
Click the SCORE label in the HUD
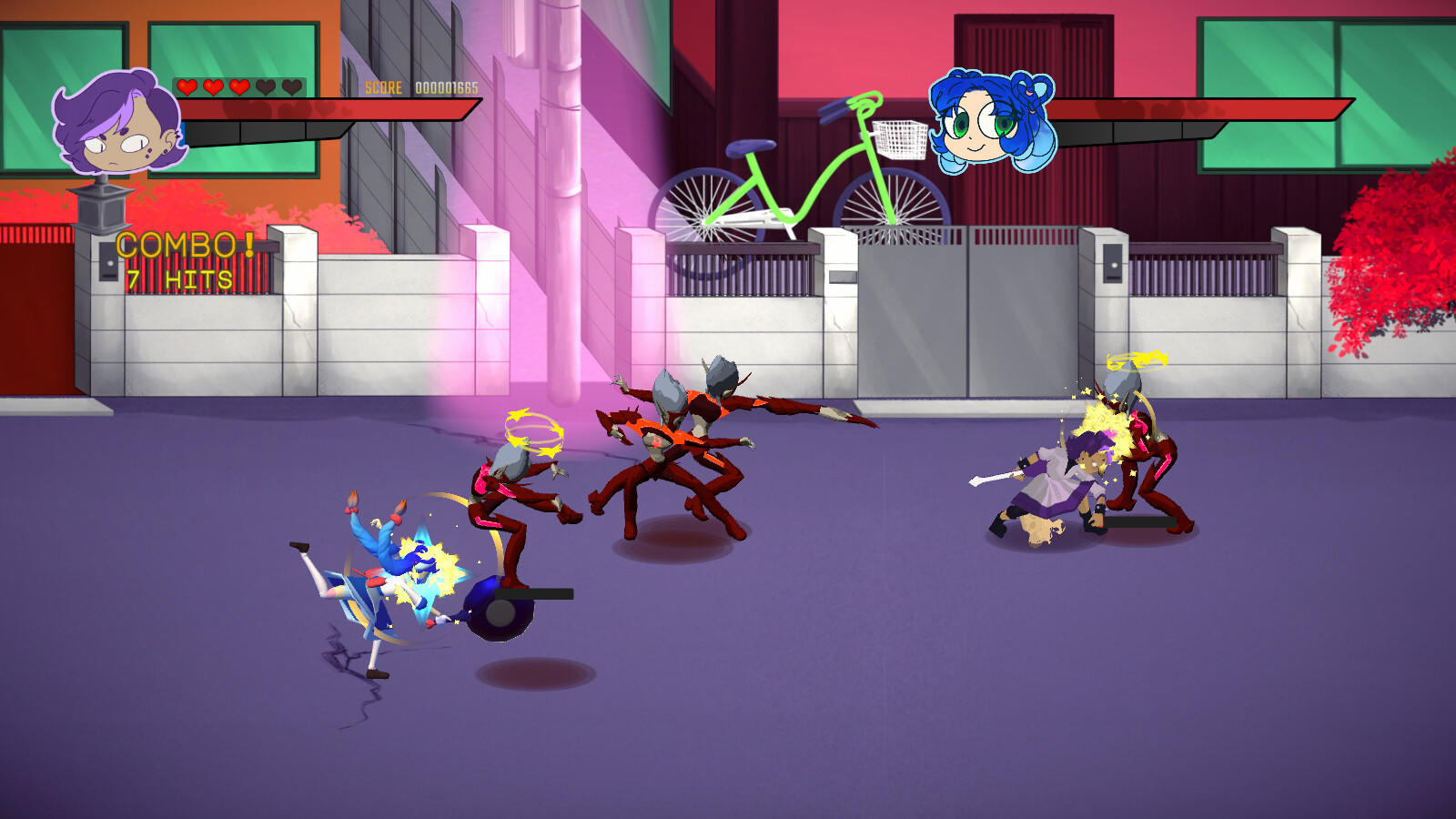click(x=384, y=87)
